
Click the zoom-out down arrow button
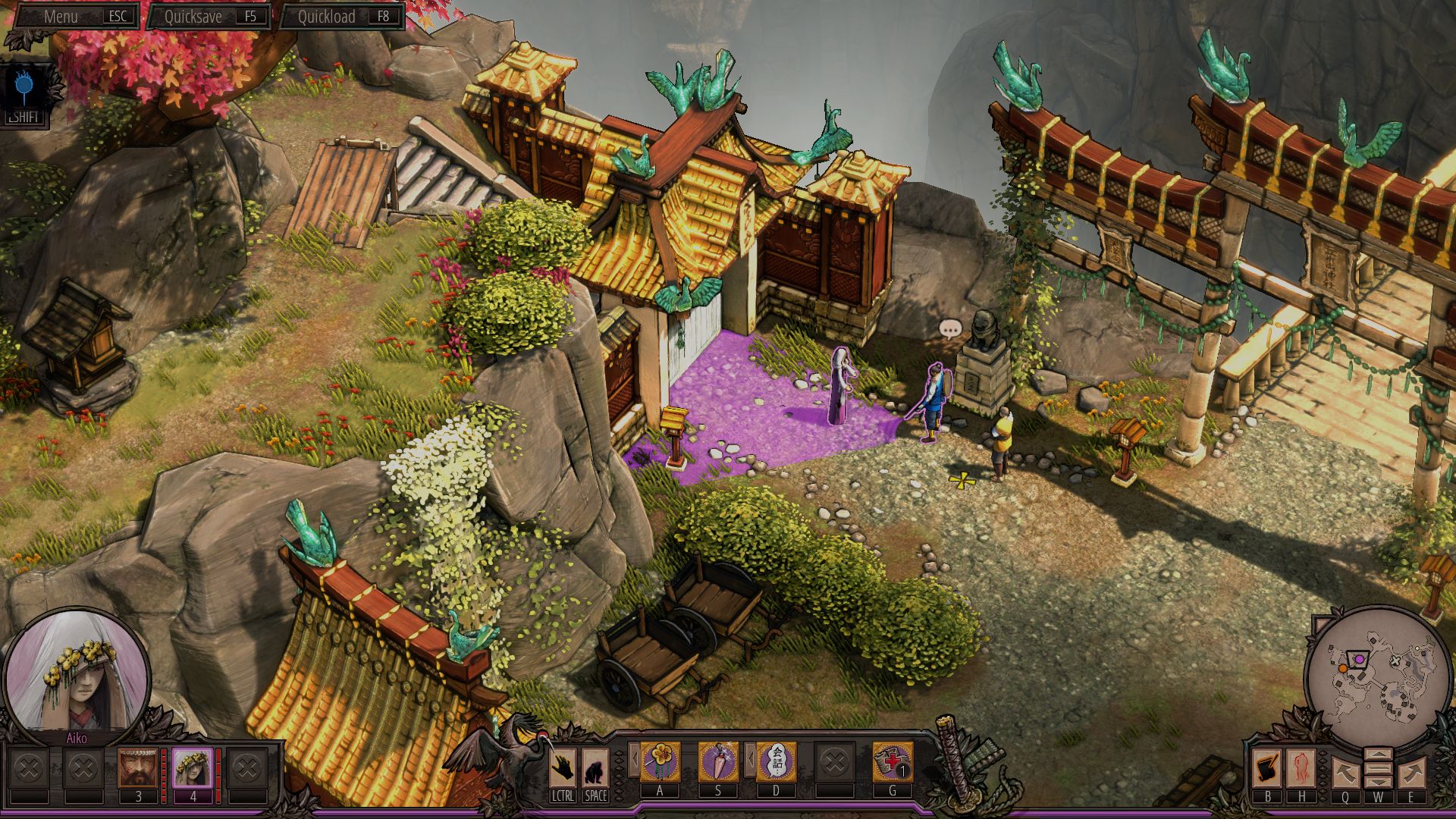point(1378,783)
